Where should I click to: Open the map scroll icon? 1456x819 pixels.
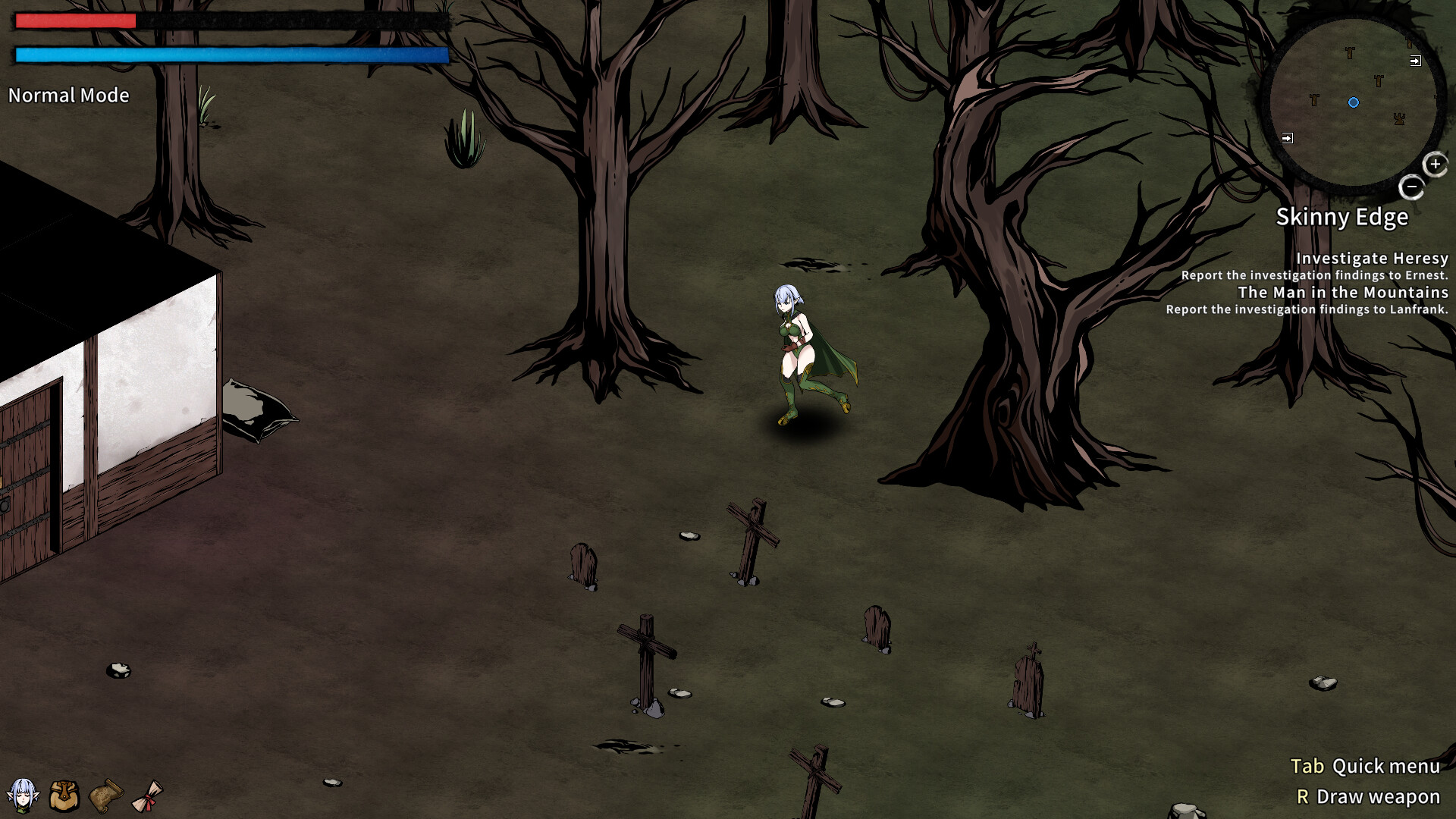pos(105,795)
